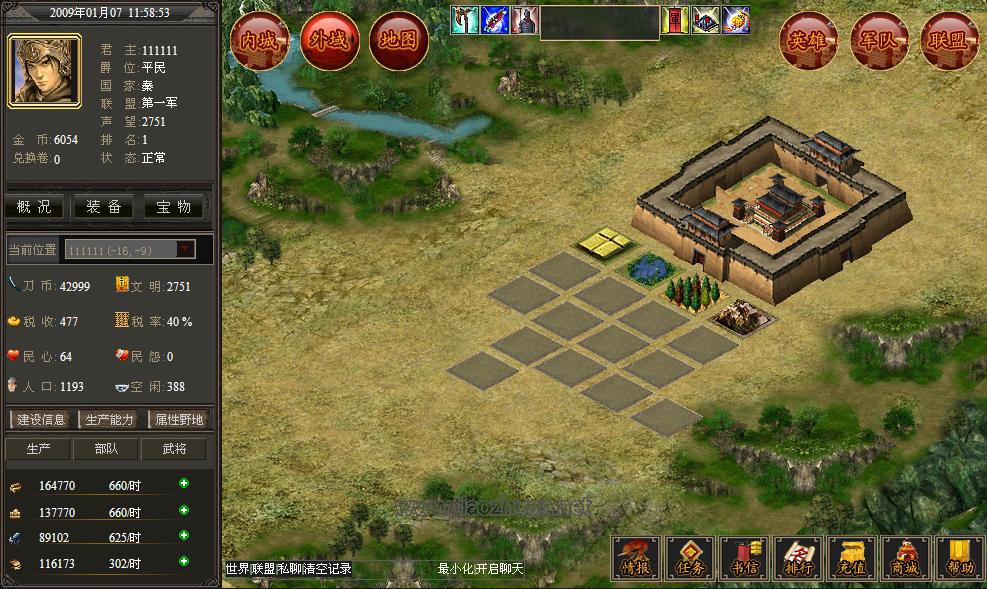Screen dimensions: 987x589
Task: Open the 任务 quests menu
Action: pos(691,558)
